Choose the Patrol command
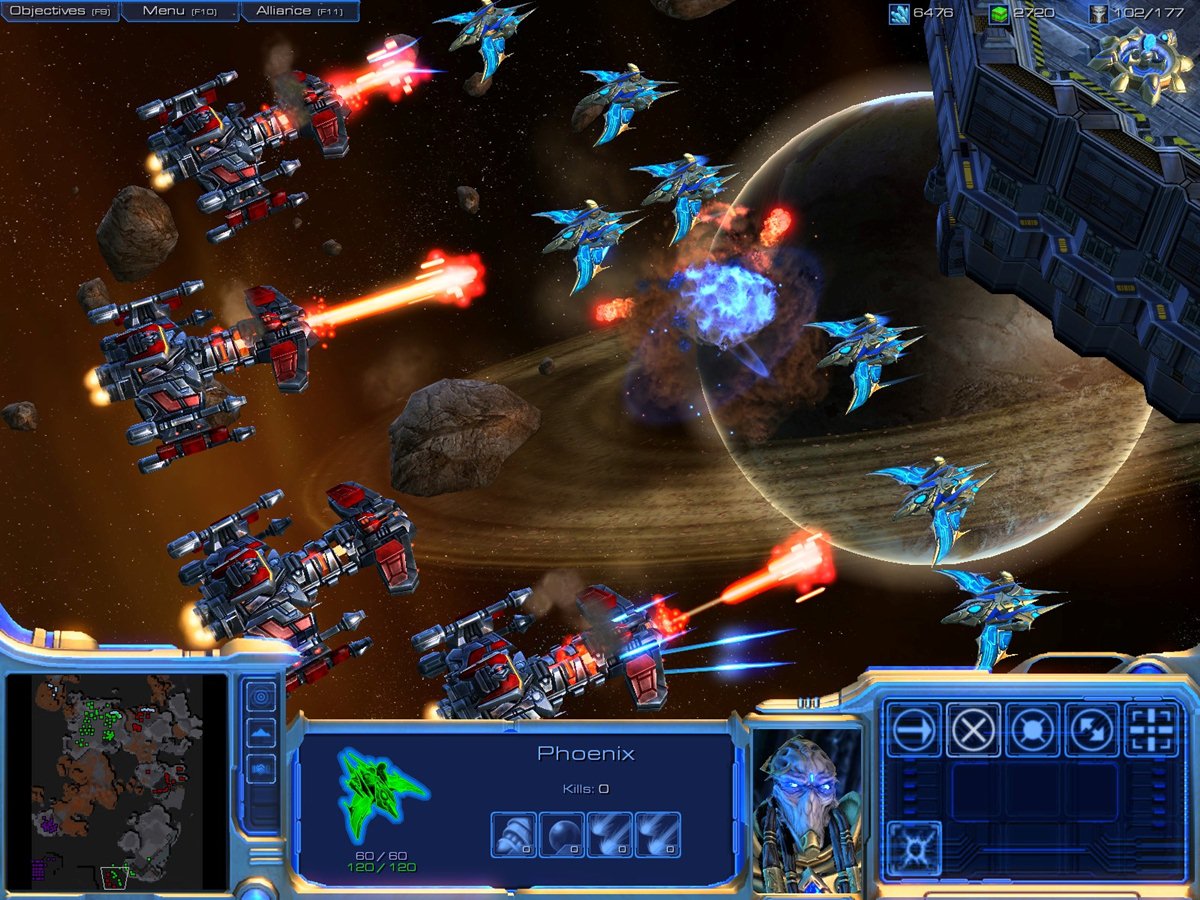1200x900 pixels. point(1092,731)
